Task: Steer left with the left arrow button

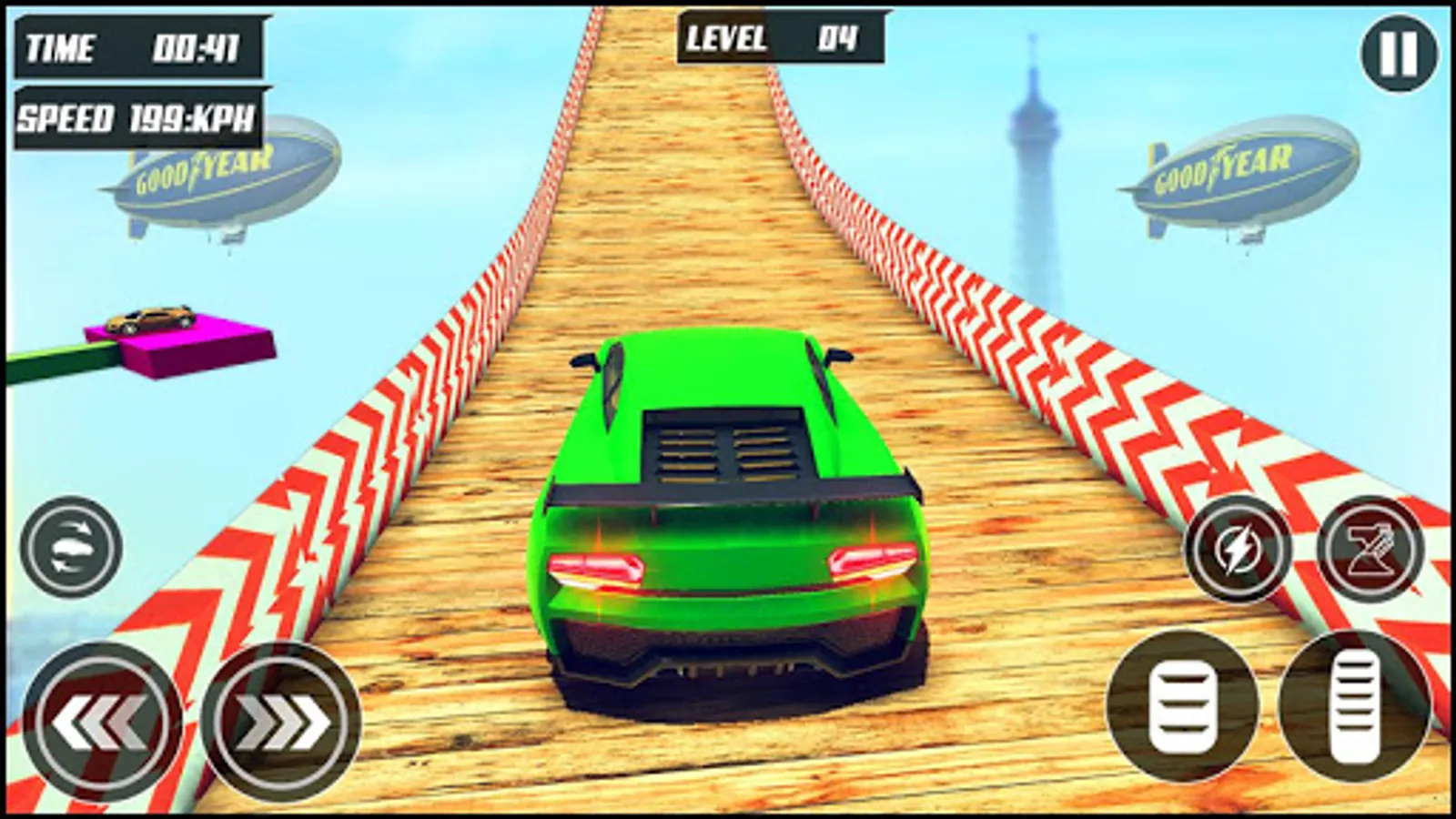Action: (x=100, y=722)
